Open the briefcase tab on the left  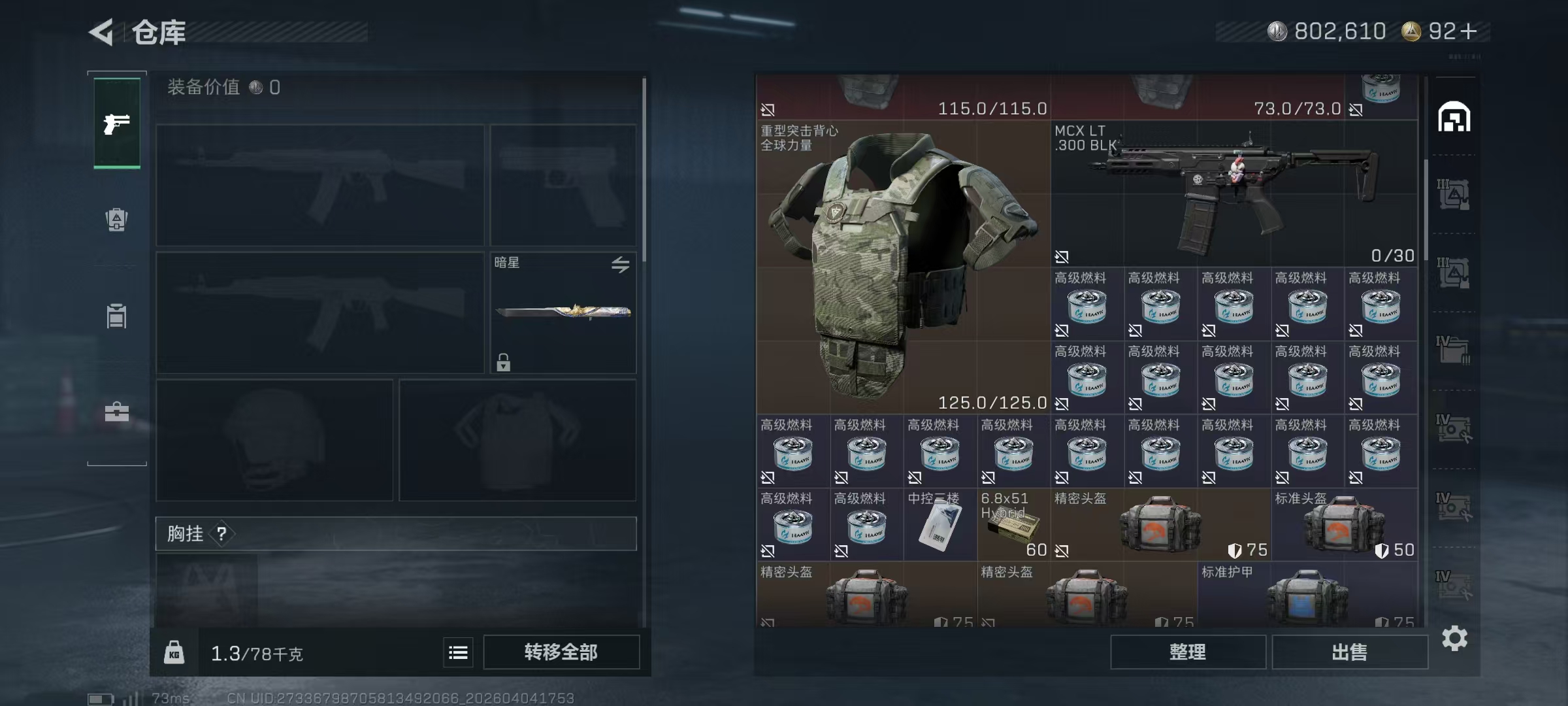coord(117,412)
